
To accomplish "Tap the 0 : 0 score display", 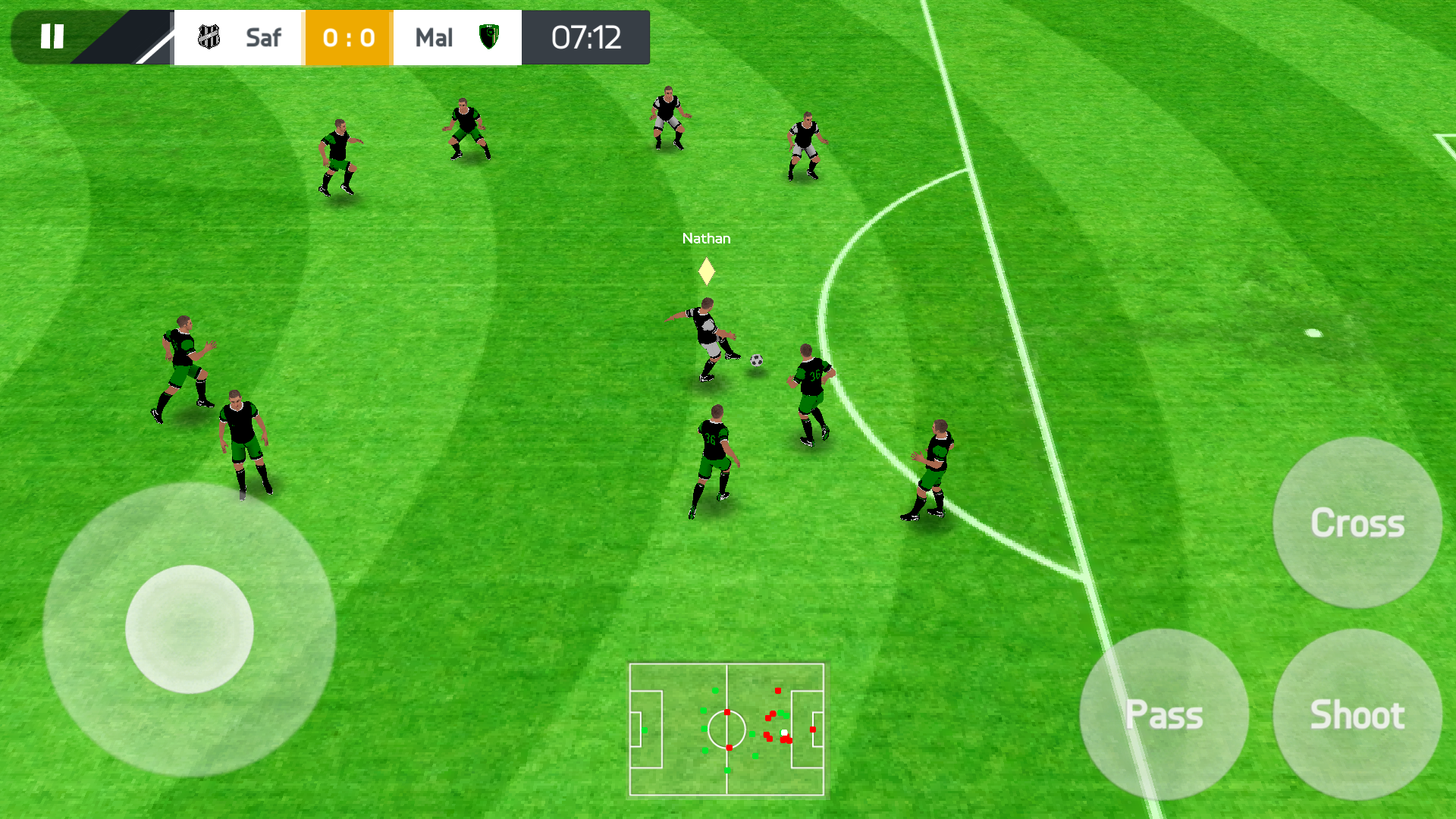I will point(347,36).
